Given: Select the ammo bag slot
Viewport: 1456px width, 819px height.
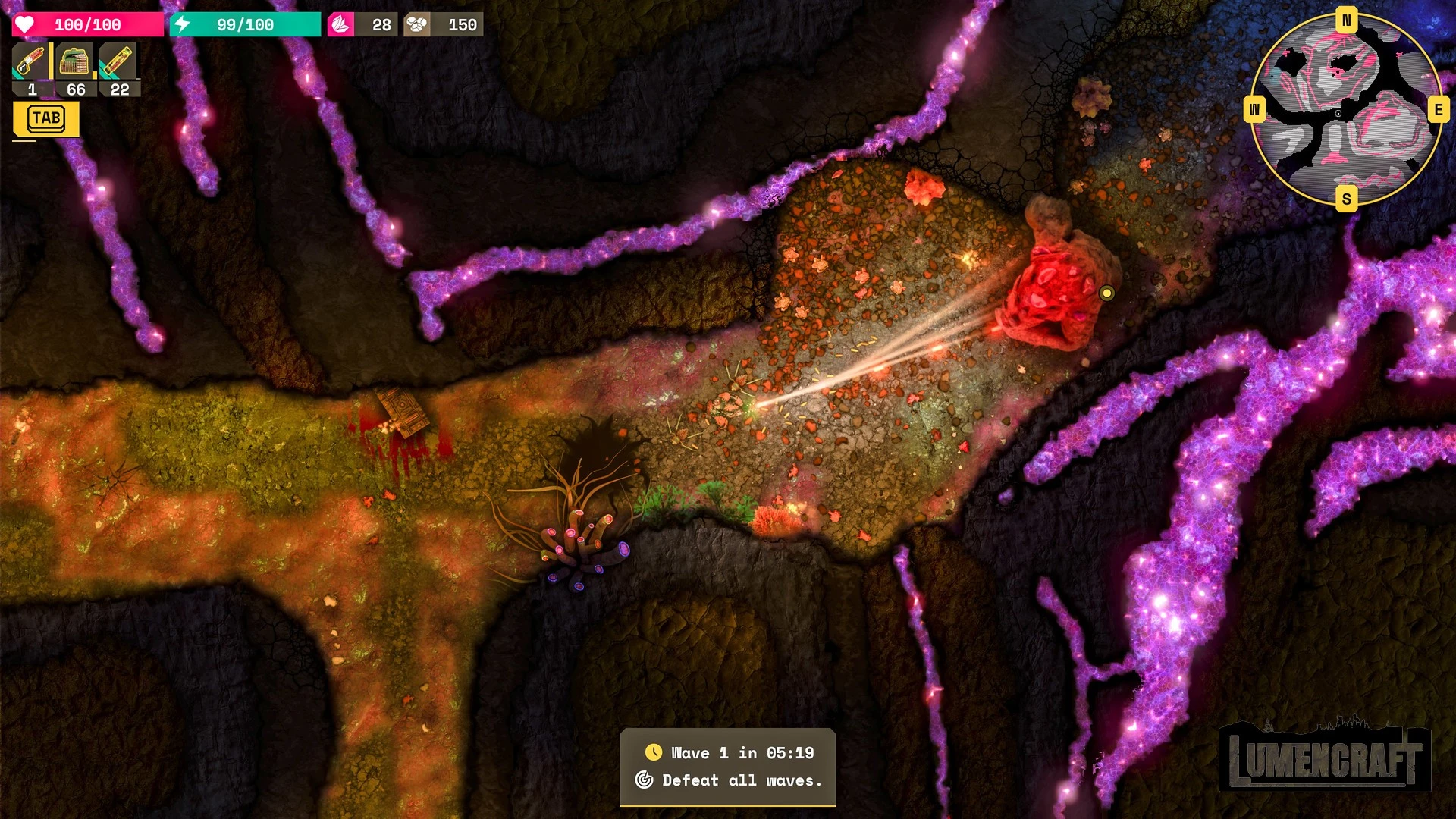Looking at the screenshot, I should tap(74, 62).
